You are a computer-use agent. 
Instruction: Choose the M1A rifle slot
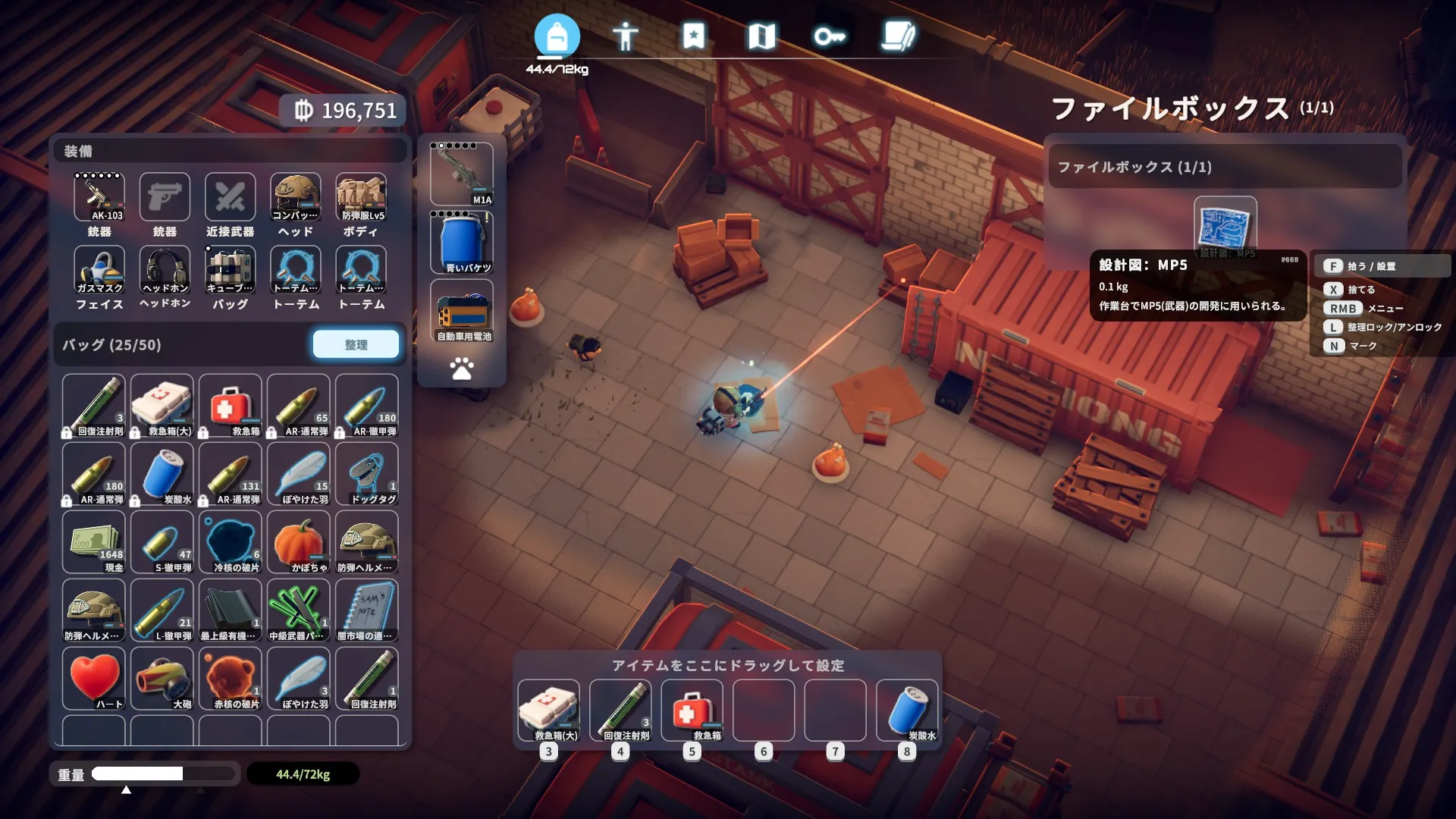tap(462, 174)
